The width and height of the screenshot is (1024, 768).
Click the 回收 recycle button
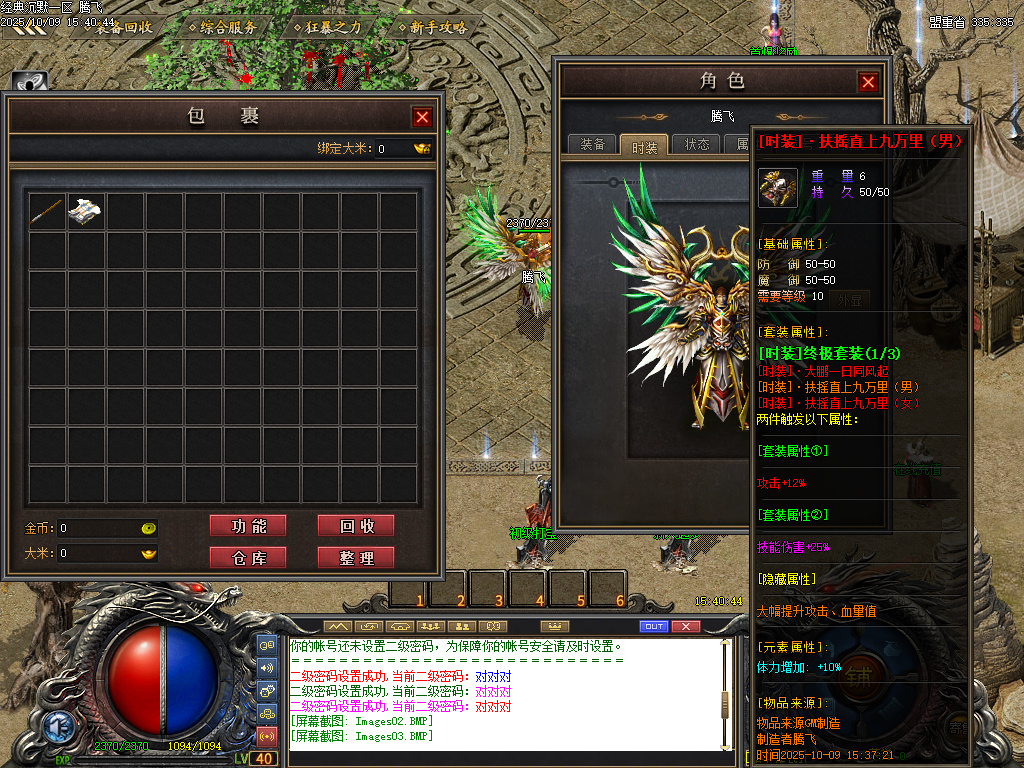point(355,526)
